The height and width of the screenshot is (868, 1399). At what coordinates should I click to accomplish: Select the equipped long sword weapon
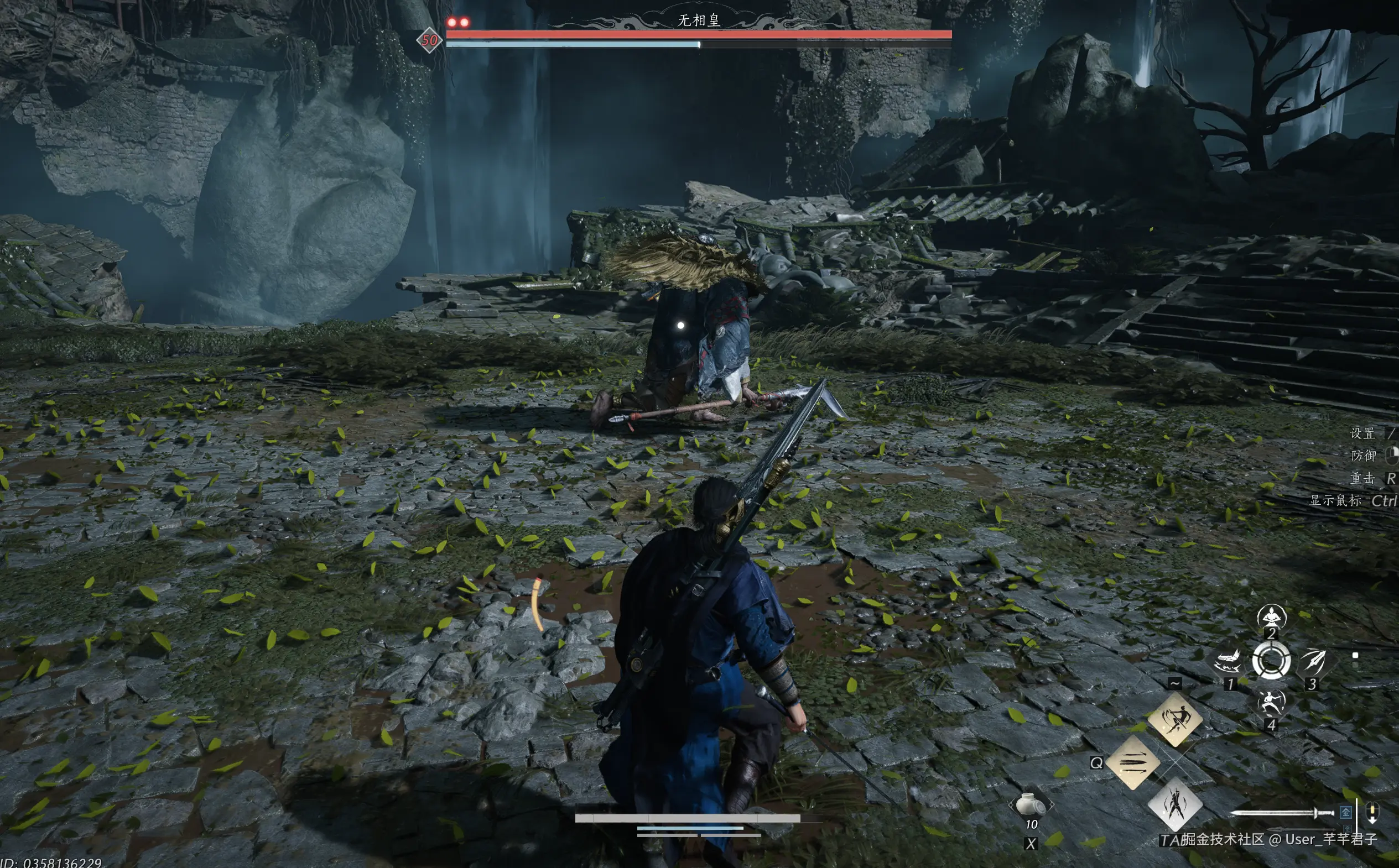pos(1281,812)
